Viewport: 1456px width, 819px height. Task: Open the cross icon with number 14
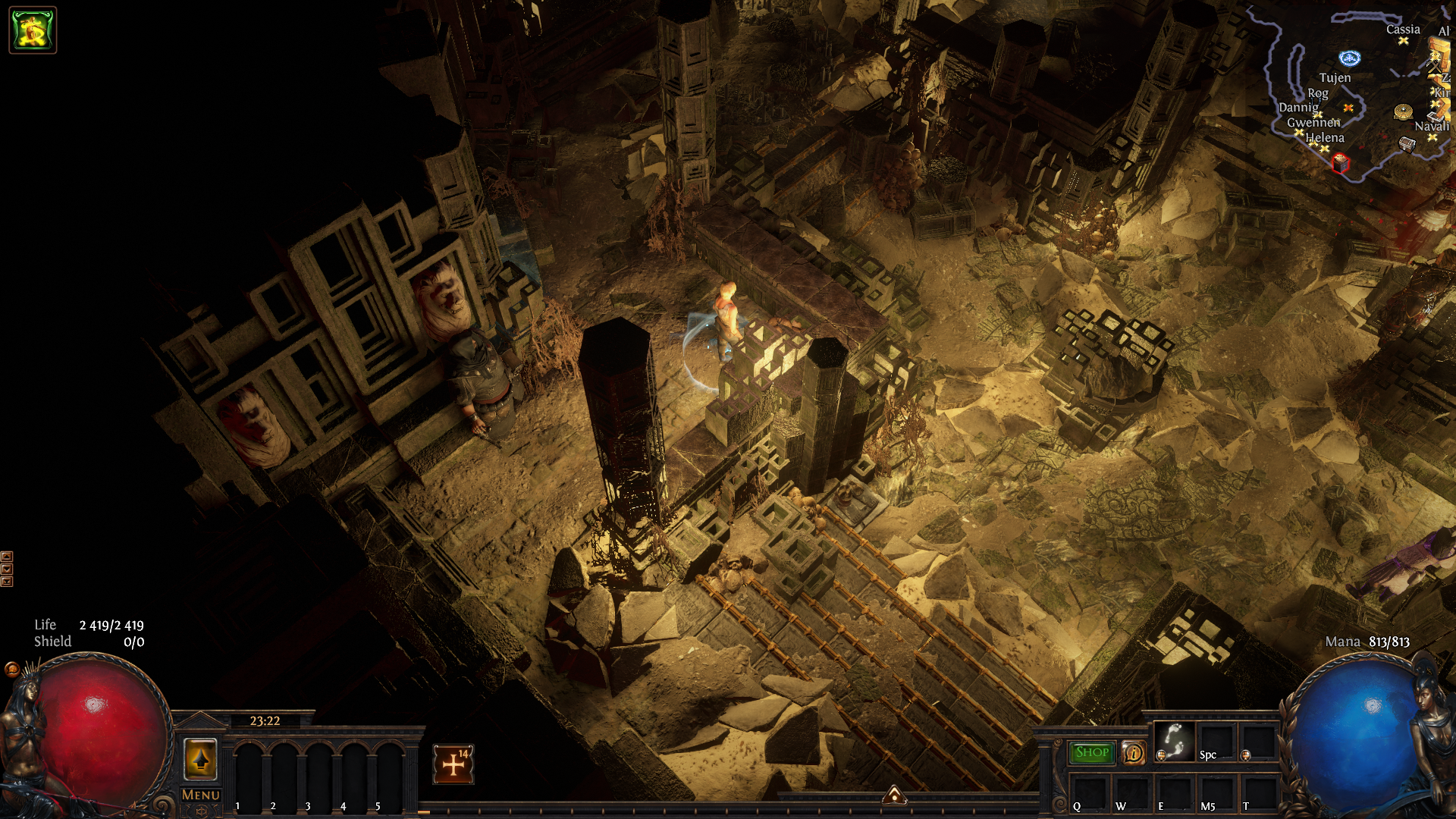[453, 764]
